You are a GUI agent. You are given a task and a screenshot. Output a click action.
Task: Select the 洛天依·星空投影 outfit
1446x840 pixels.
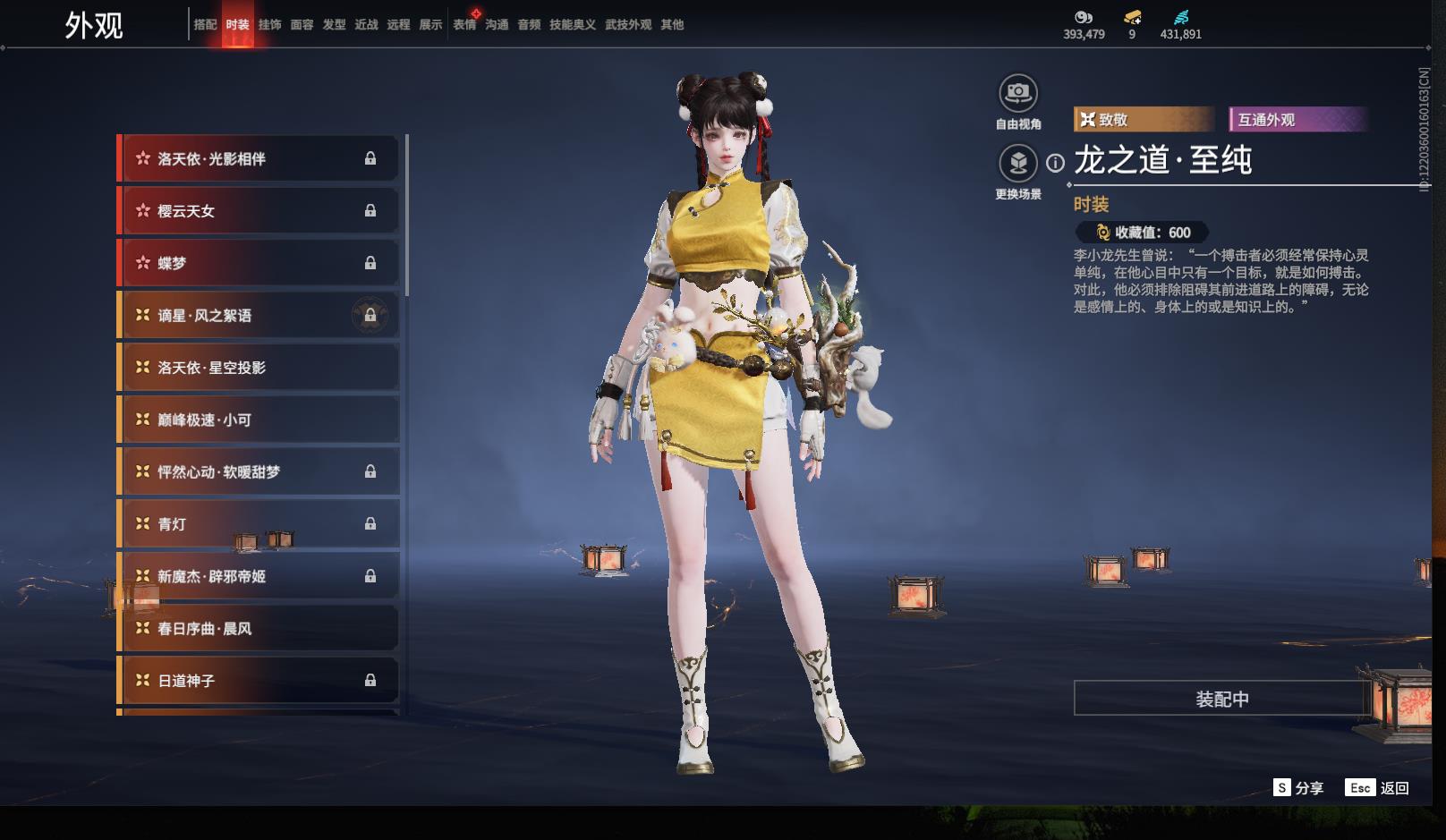[x=258, y=368]
